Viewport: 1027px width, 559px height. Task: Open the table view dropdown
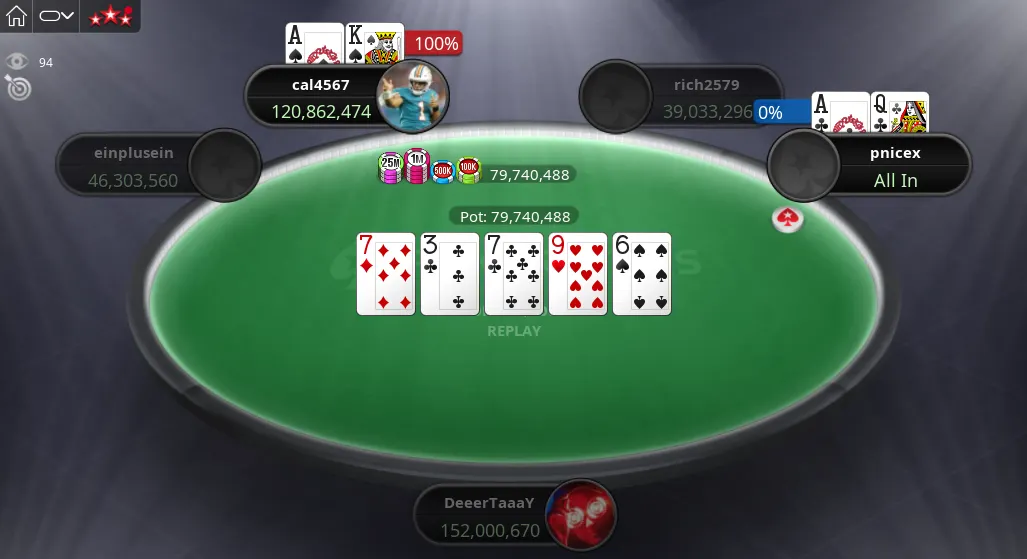57,16
